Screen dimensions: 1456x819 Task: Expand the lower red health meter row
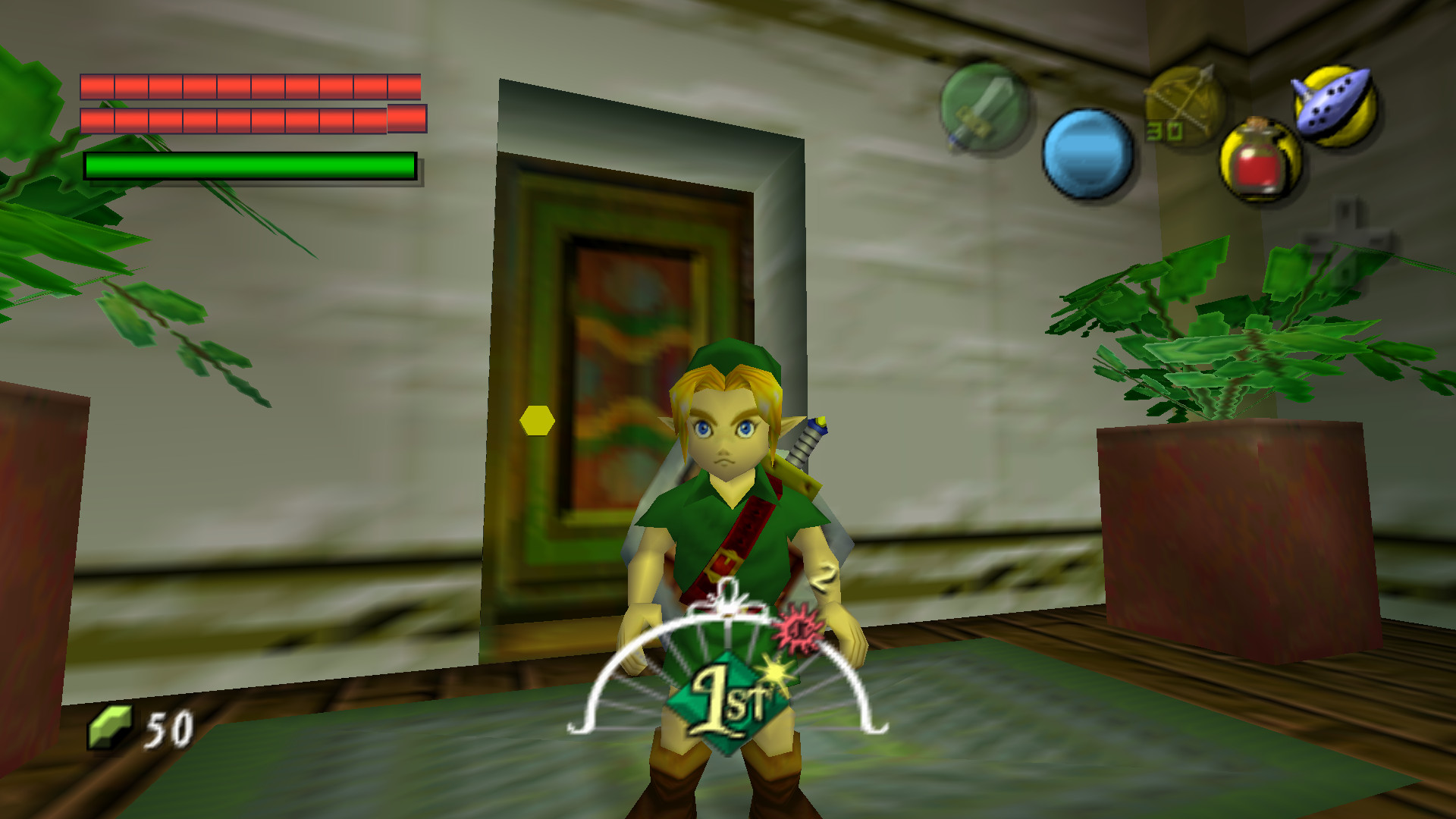(250, 119)
